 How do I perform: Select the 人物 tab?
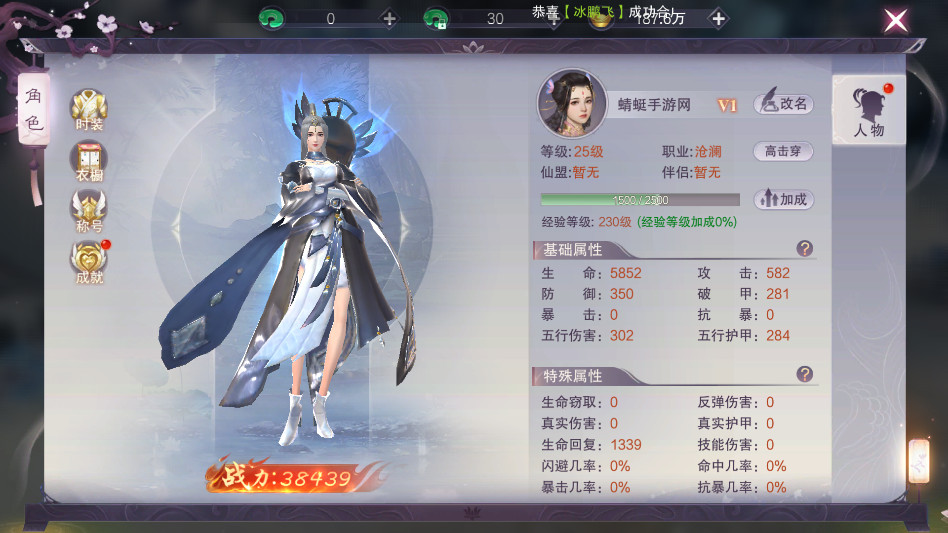[x=869, y=111]
